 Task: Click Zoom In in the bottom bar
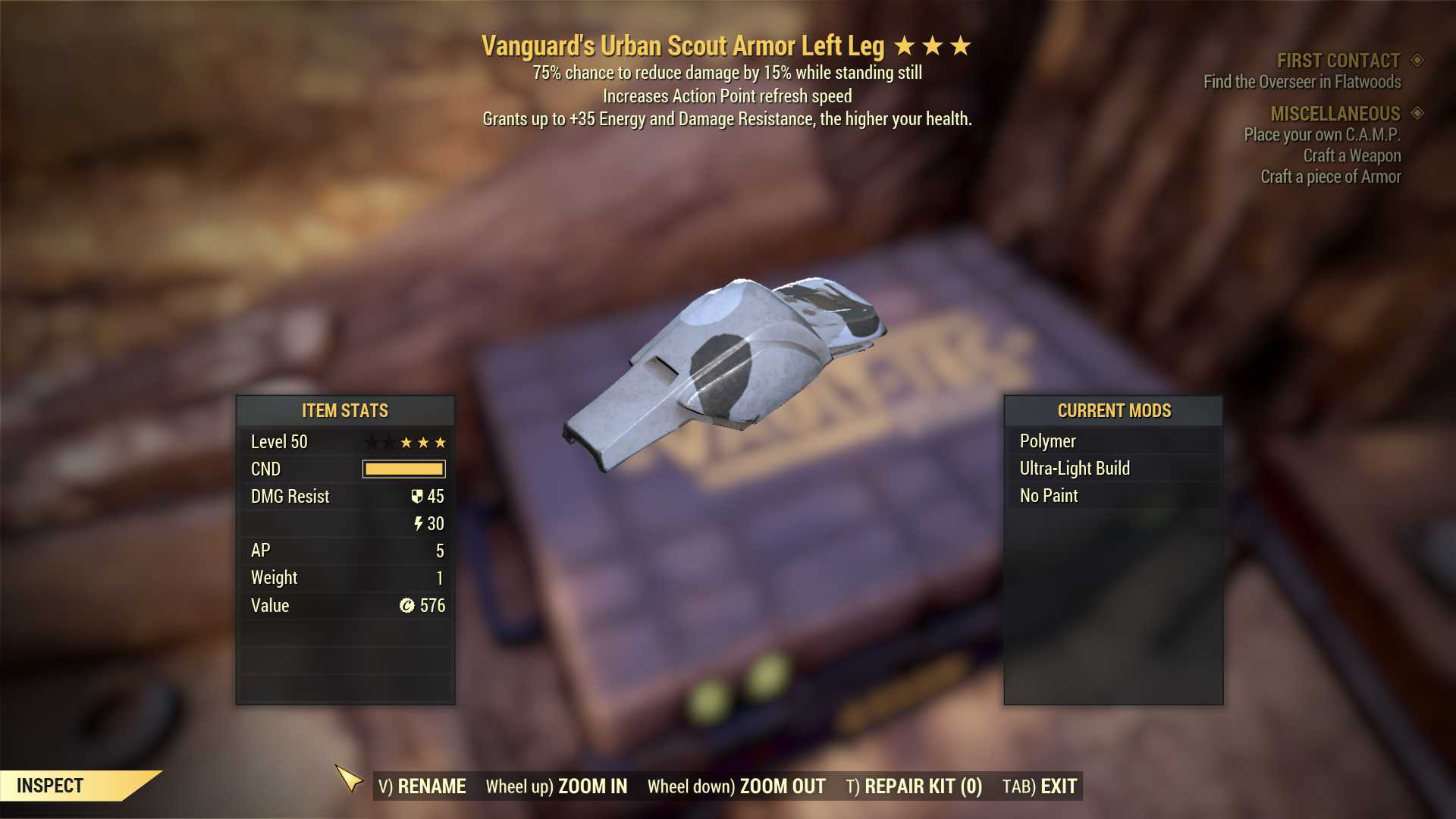557,786
